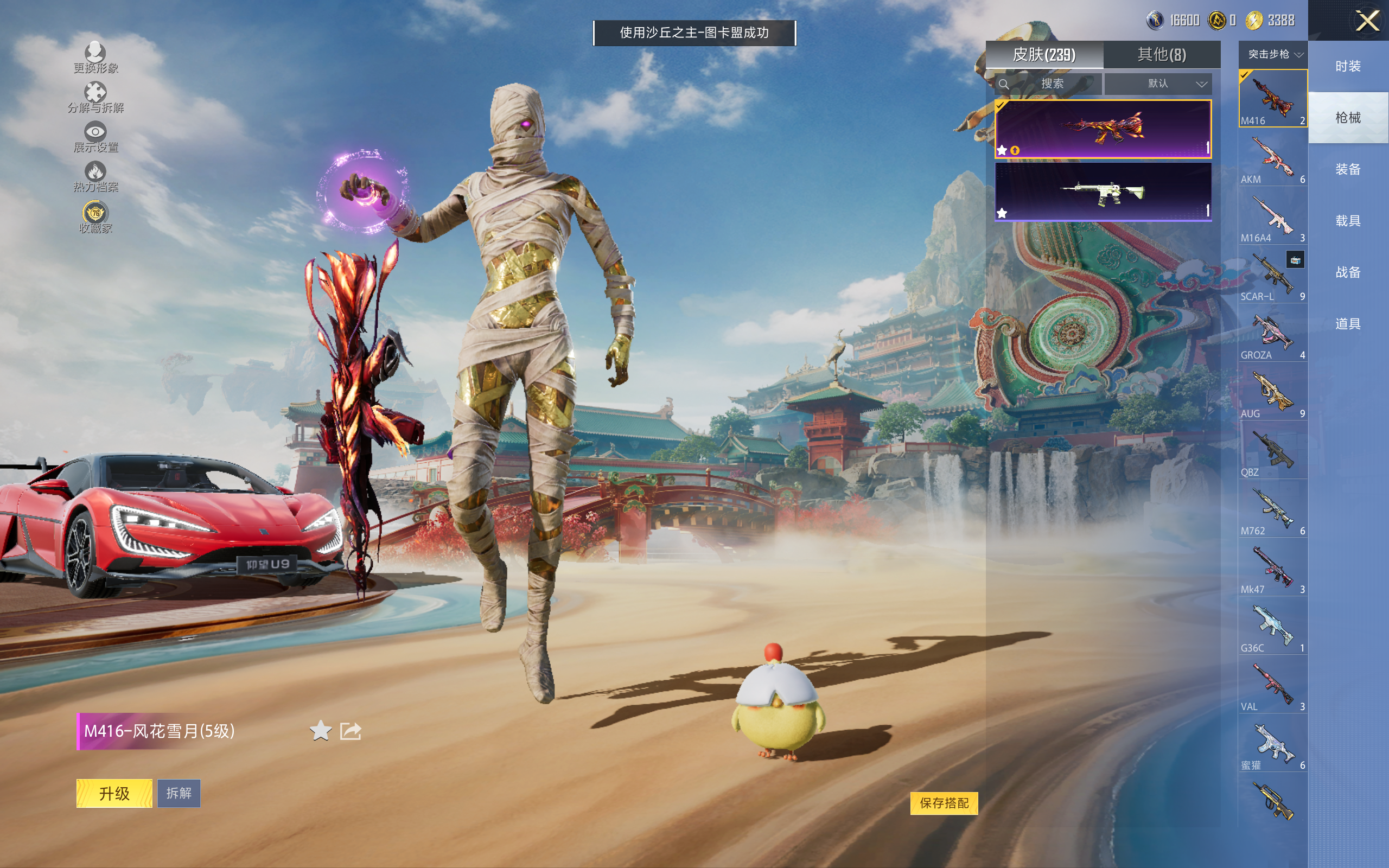Show the 道具 items category
Image resolution: width=1389 pixels, height=868 pixels.
pyautogui.click(x=1348, y=324)
